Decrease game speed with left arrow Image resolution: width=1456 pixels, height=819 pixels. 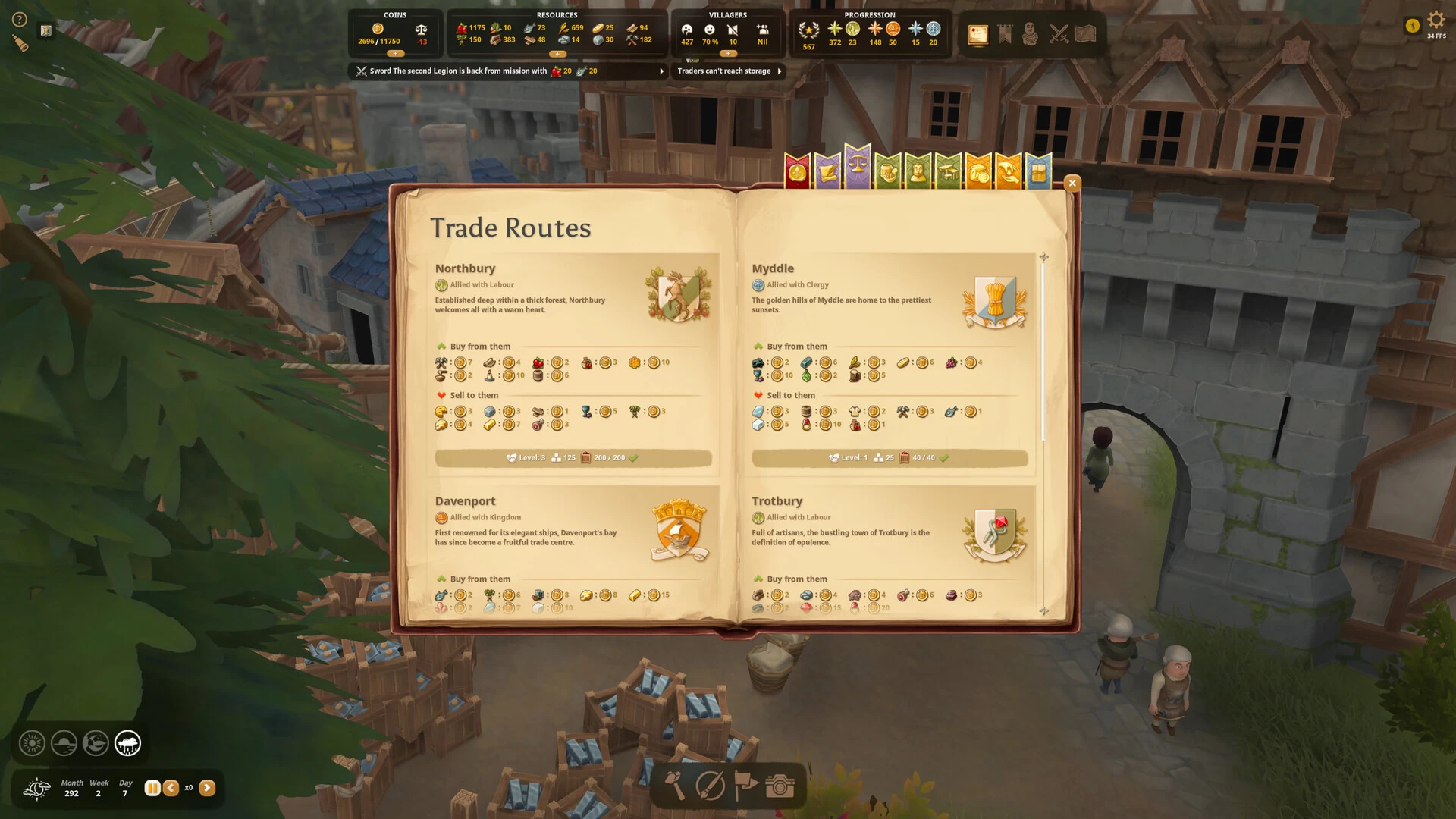[171, 788]
